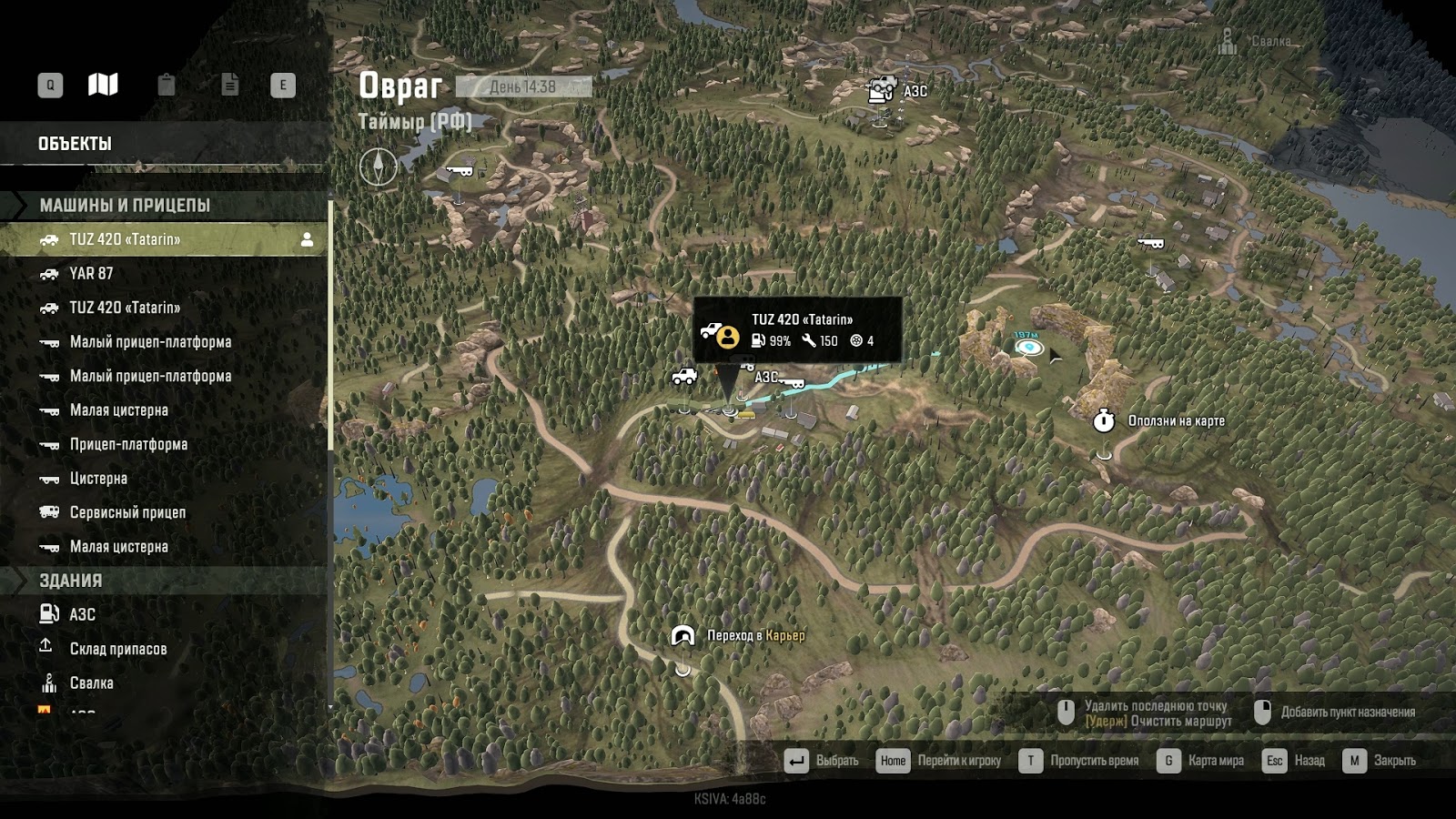Collapse the ЗДАНИЯ section header
1456x819 pixels.
pyautogui.click(x=71, y=581)
